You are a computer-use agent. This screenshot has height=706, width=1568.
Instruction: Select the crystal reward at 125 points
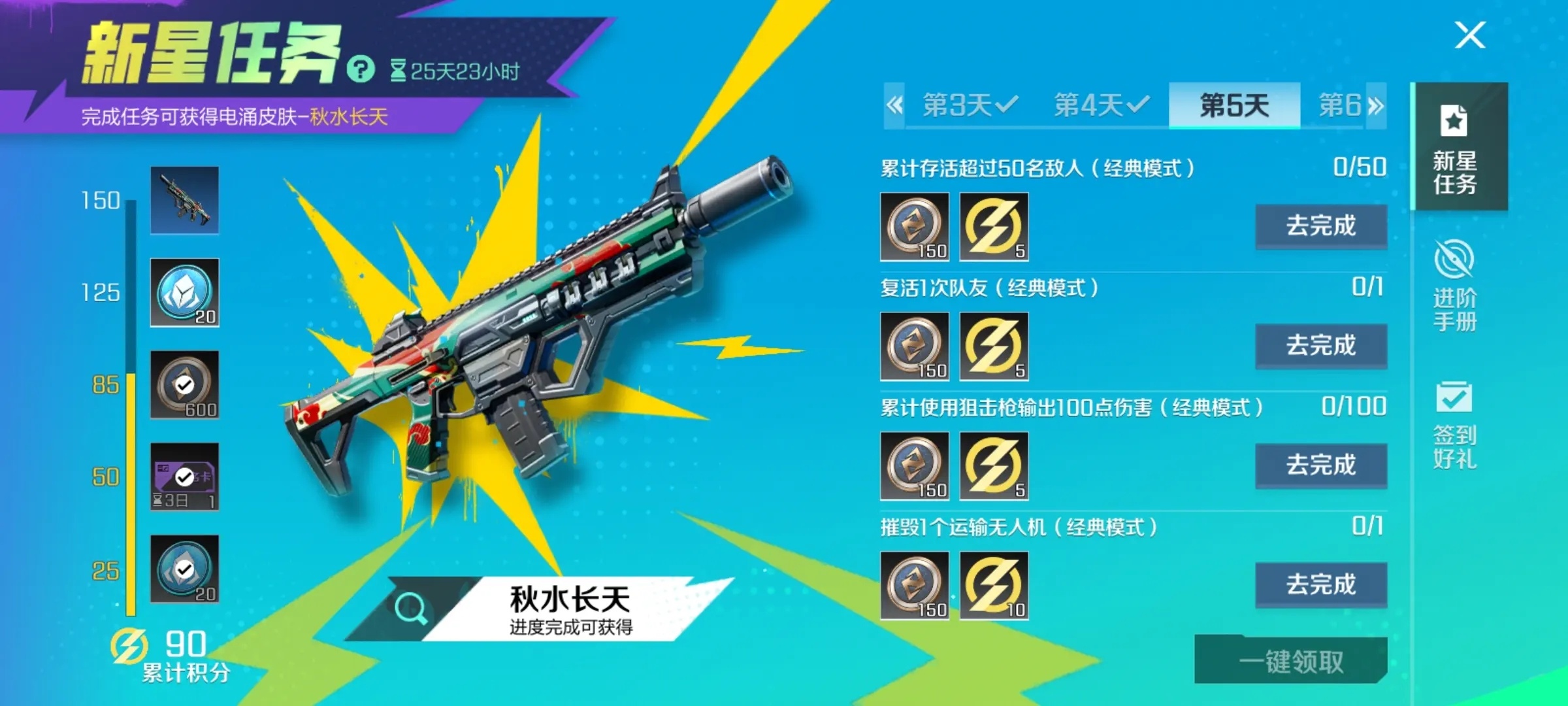point(185,292)
